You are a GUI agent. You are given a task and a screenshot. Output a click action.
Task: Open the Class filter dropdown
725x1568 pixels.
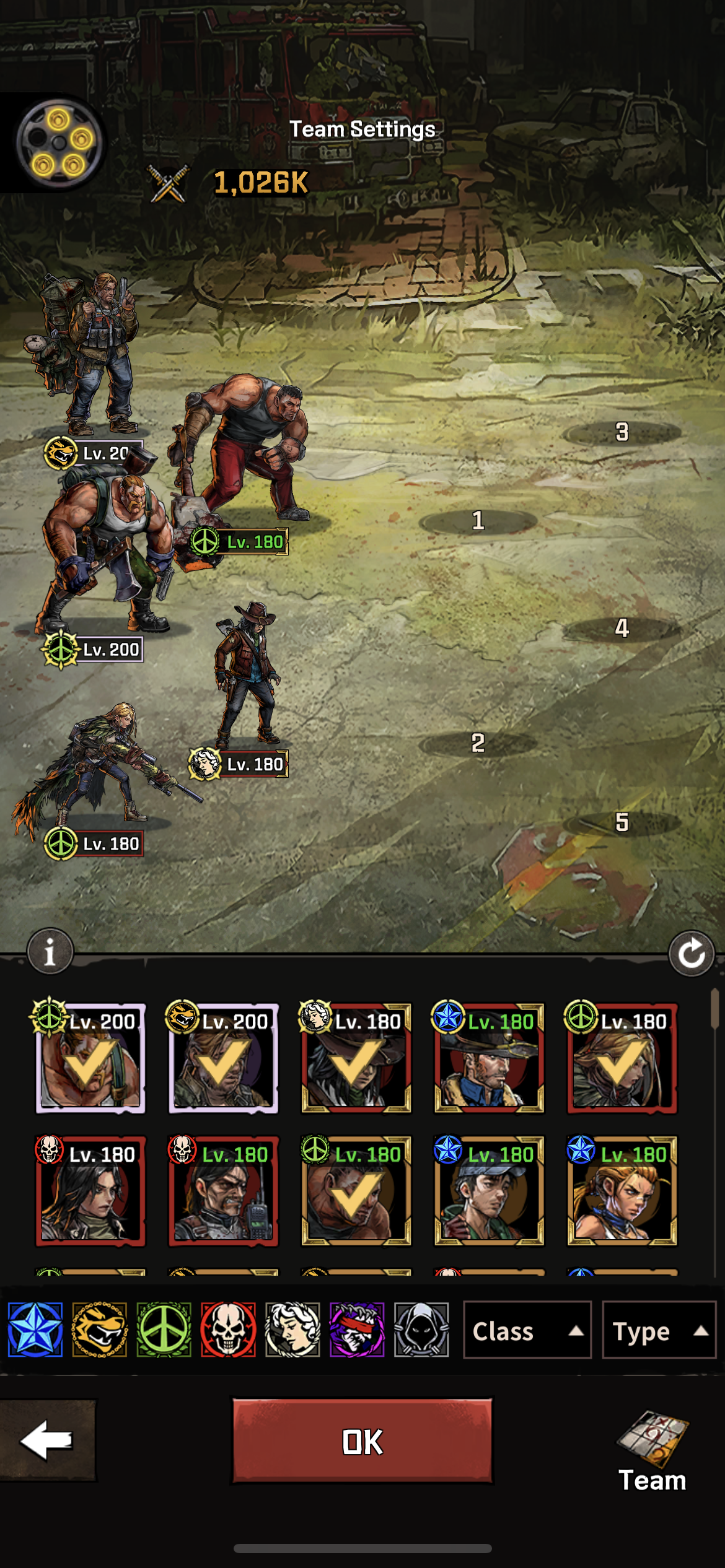[527, 1331]
